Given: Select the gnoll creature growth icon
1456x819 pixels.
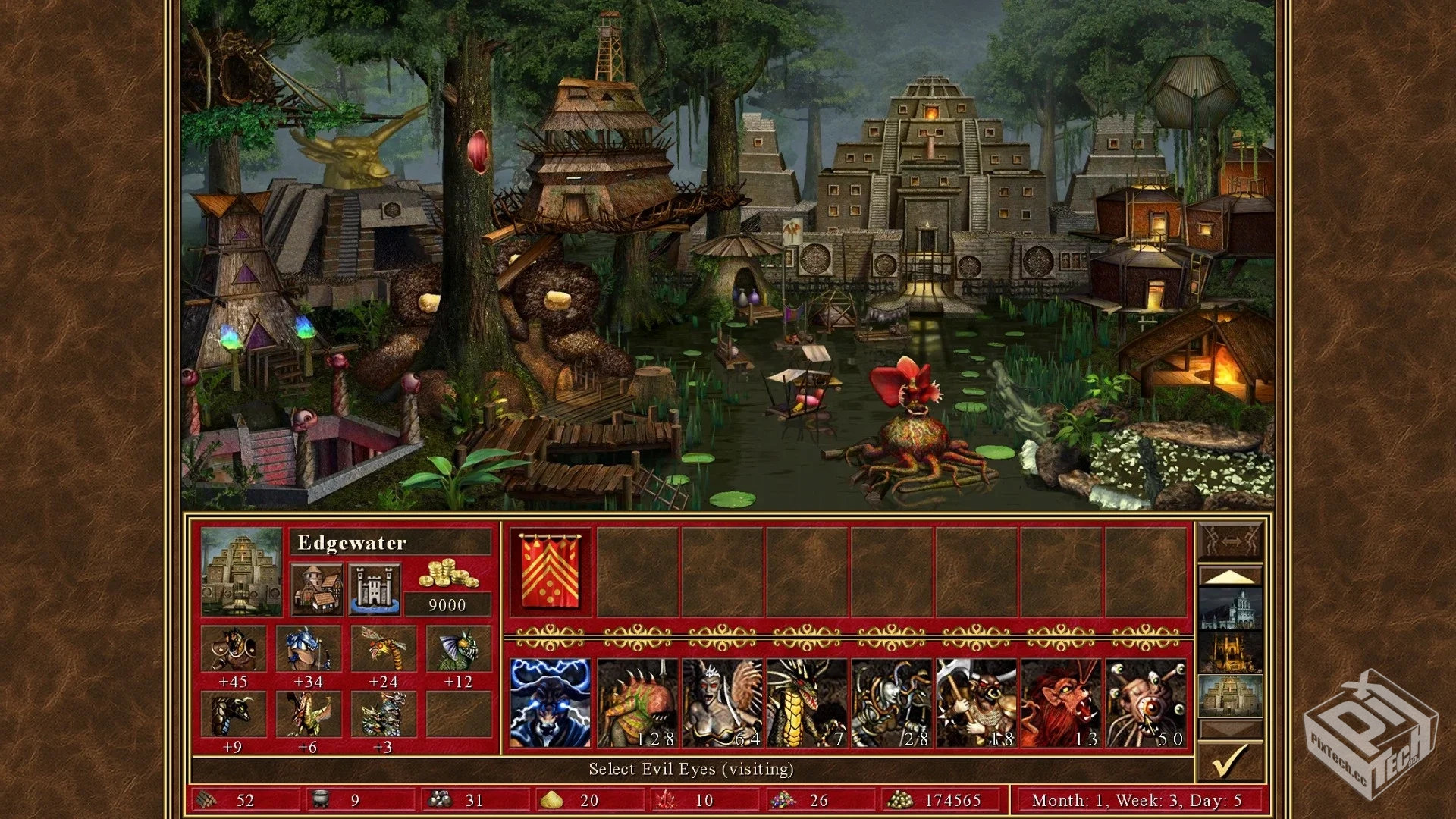Looking at the screenshot, I should tap(234, 649).
